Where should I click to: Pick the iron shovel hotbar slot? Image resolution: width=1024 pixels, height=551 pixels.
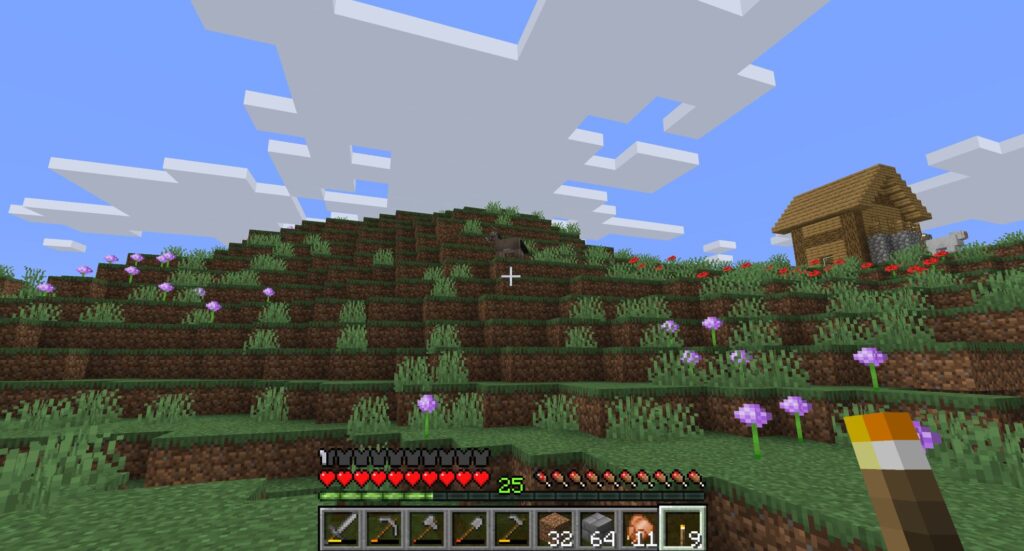pos(469,528)
